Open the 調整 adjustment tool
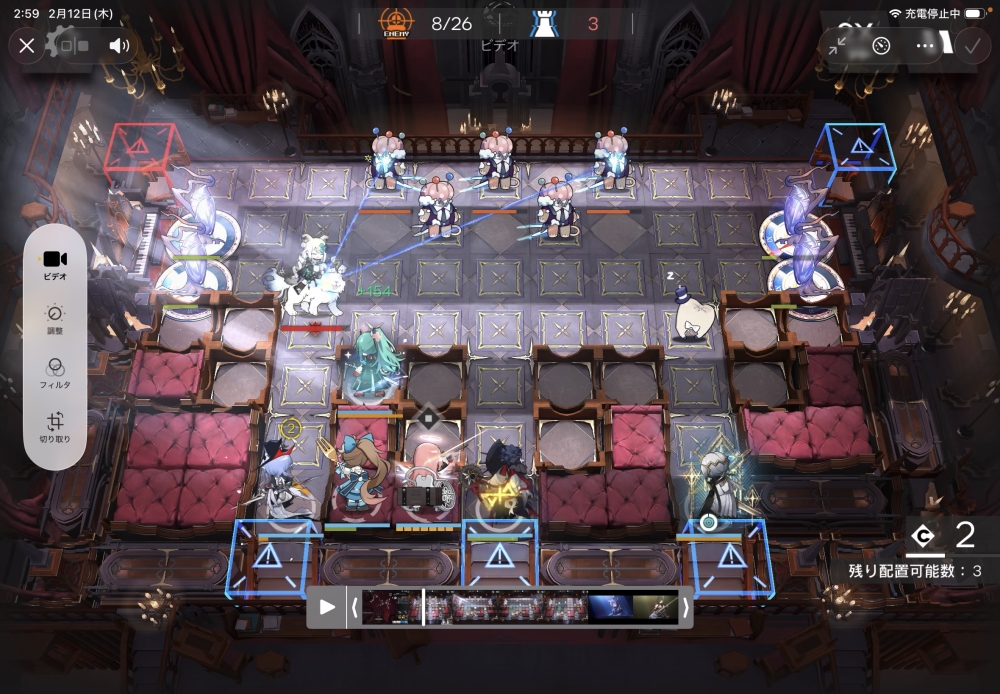This screenshot has height=694, width=1000. coord(55,318)
